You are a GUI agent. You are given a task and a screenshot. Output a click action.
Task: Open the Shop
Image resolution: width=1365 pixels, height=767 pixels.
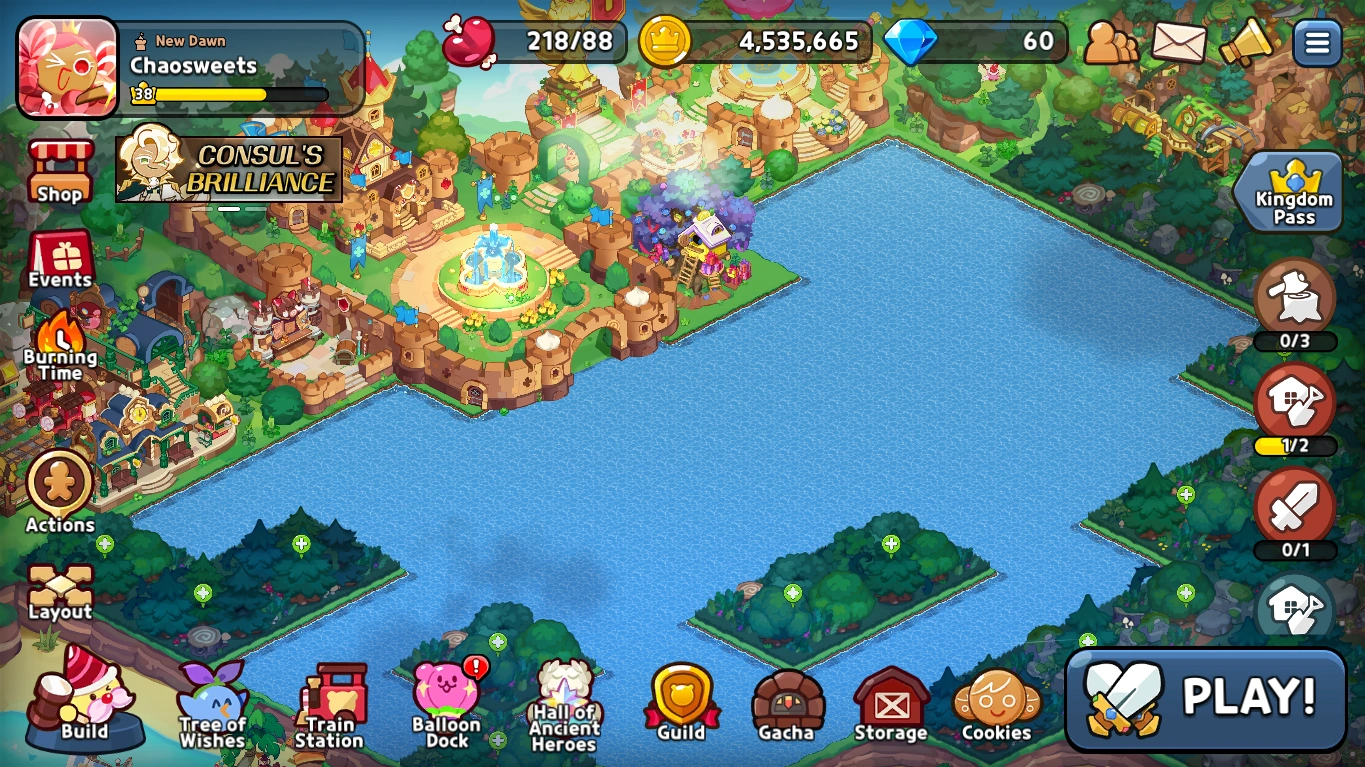59,168
